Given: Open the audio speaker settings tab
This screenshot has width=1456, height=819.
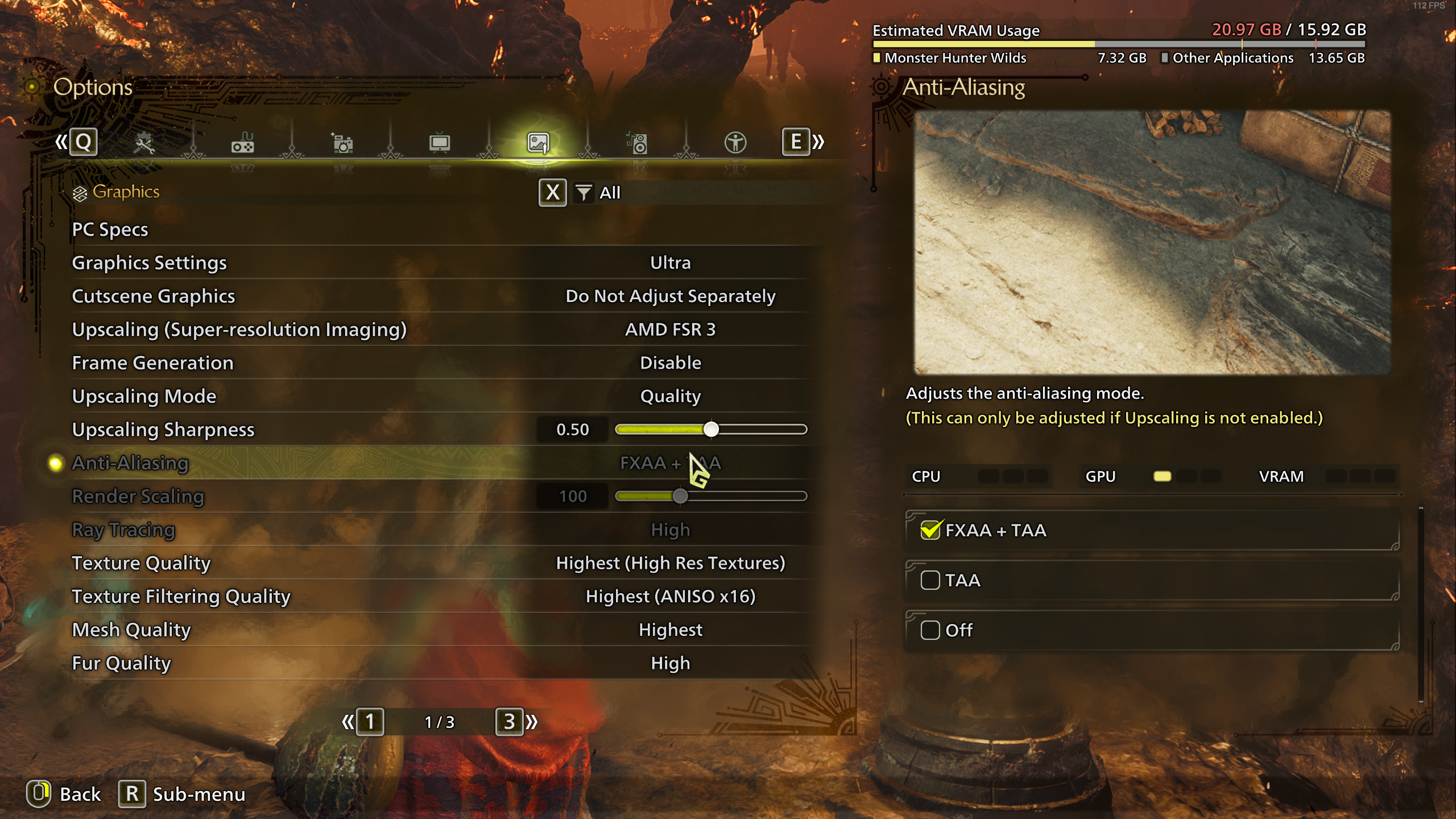Looking at the screenshot, I should coord(637,143).
